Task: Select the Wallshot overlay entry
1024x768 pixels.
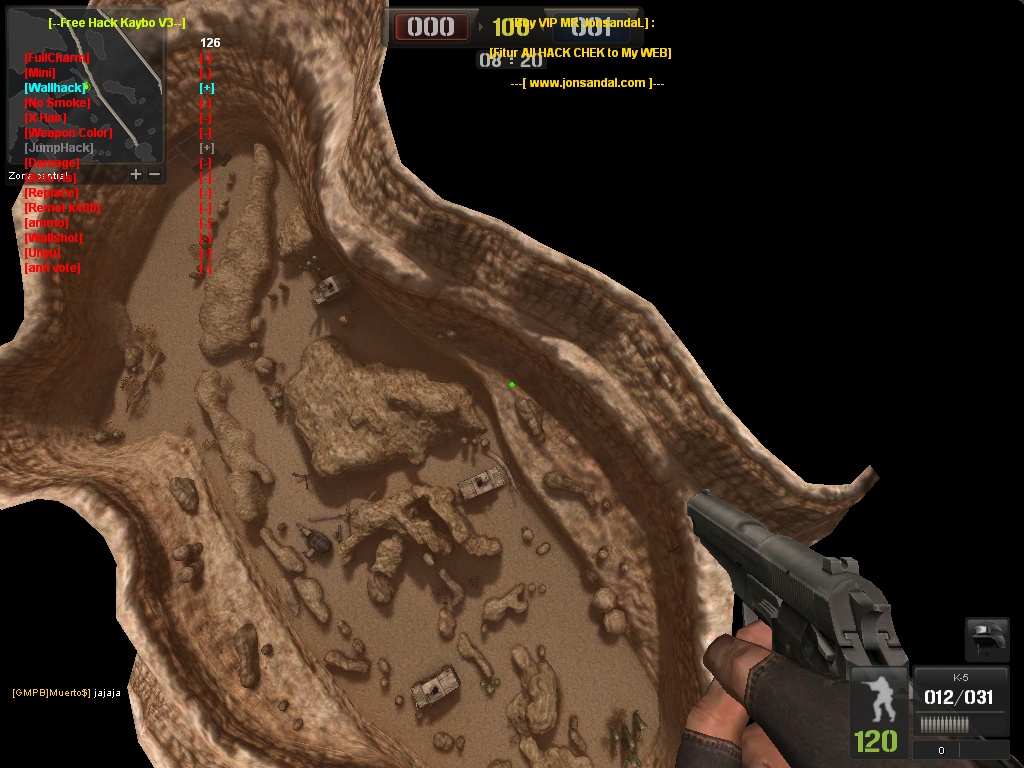Action: (53, 238)
